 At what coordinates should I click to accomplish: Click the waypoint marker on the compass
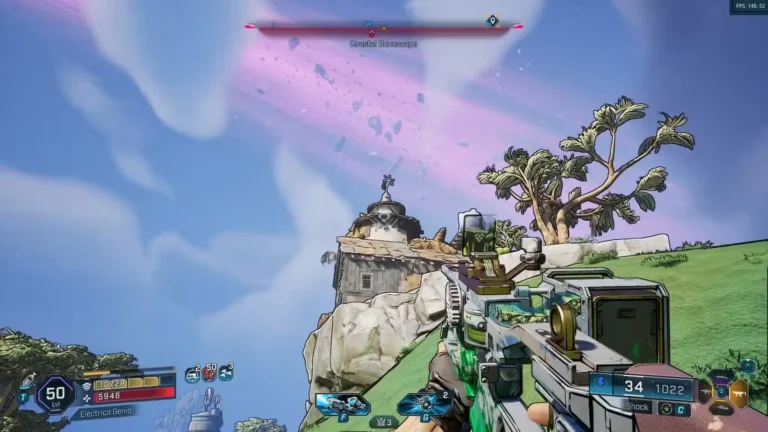click(x=491, y=20)
